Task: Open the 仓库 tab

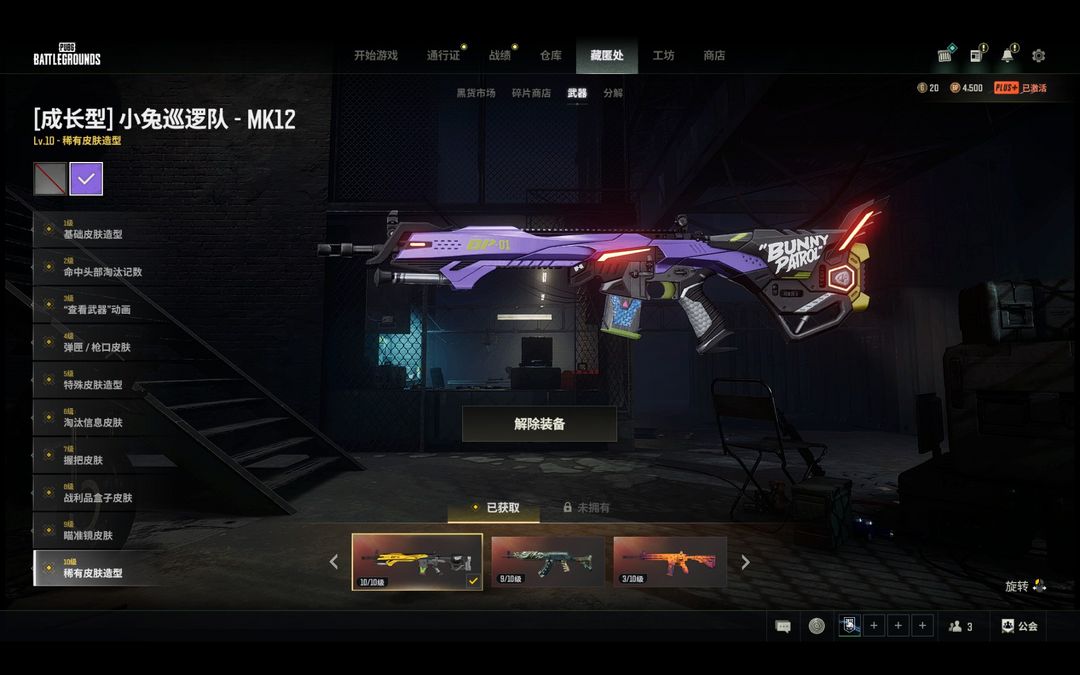Action: [x=551, y=56]
